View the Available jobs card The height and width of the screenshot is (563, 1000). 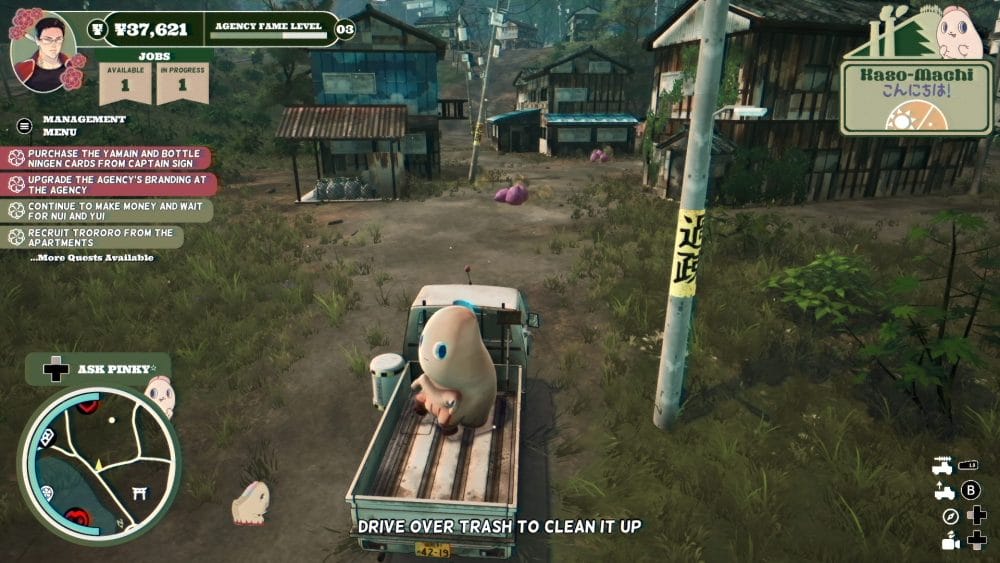(x=125, y=84)
